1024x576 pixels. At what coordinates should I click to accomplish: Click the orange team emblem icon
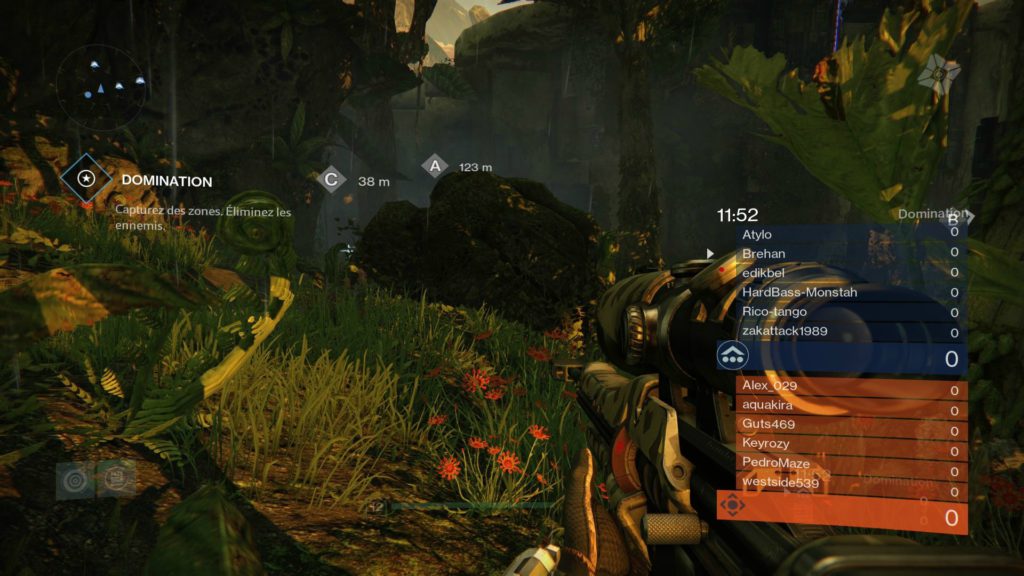pos(733,505)
